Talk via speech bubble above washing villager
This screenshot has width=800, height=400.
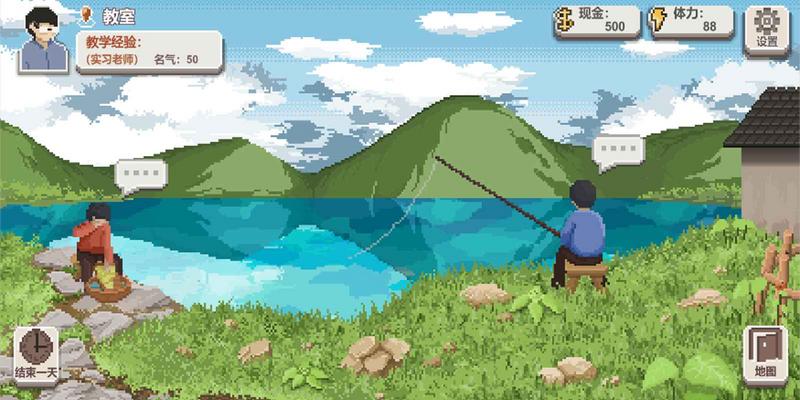click(x=140, y=175)
